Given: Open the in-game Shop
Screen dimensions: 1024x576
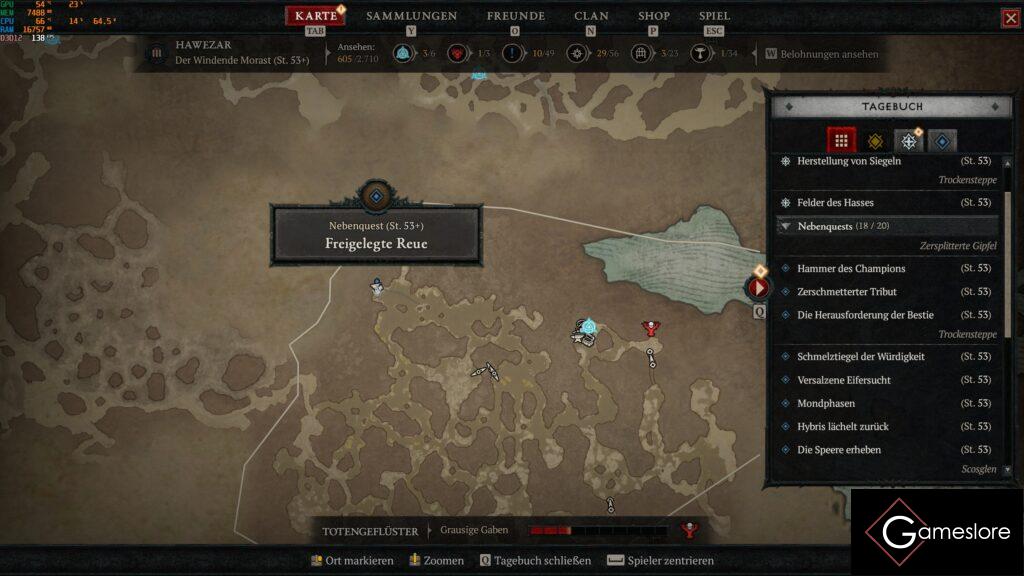Looking at the screenshot, I should coord(654,16).
